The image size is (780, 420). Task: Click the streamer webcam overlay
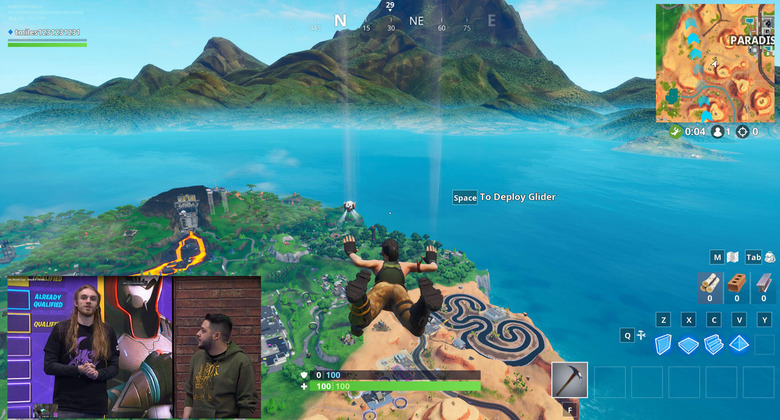coord(134,347)
